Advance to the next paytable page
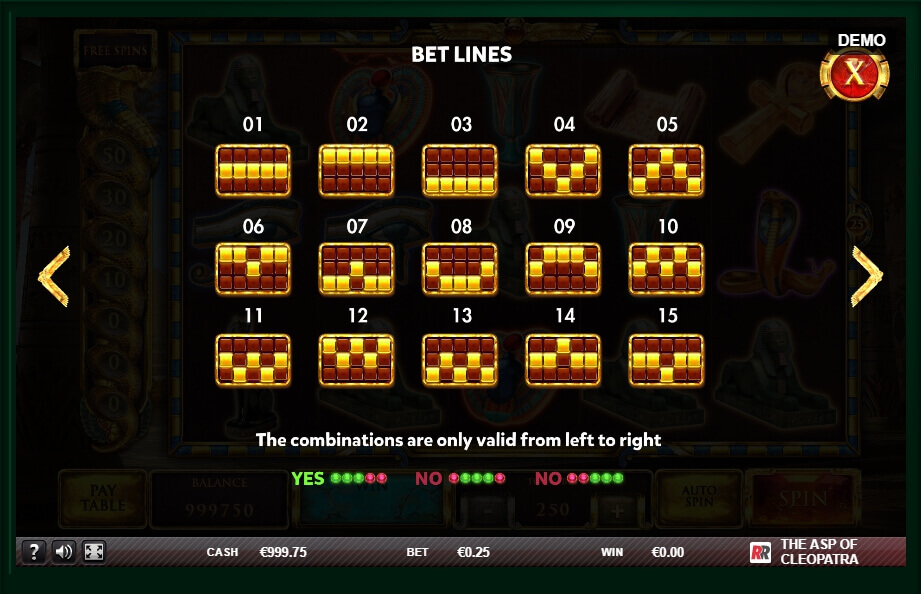 866,275
